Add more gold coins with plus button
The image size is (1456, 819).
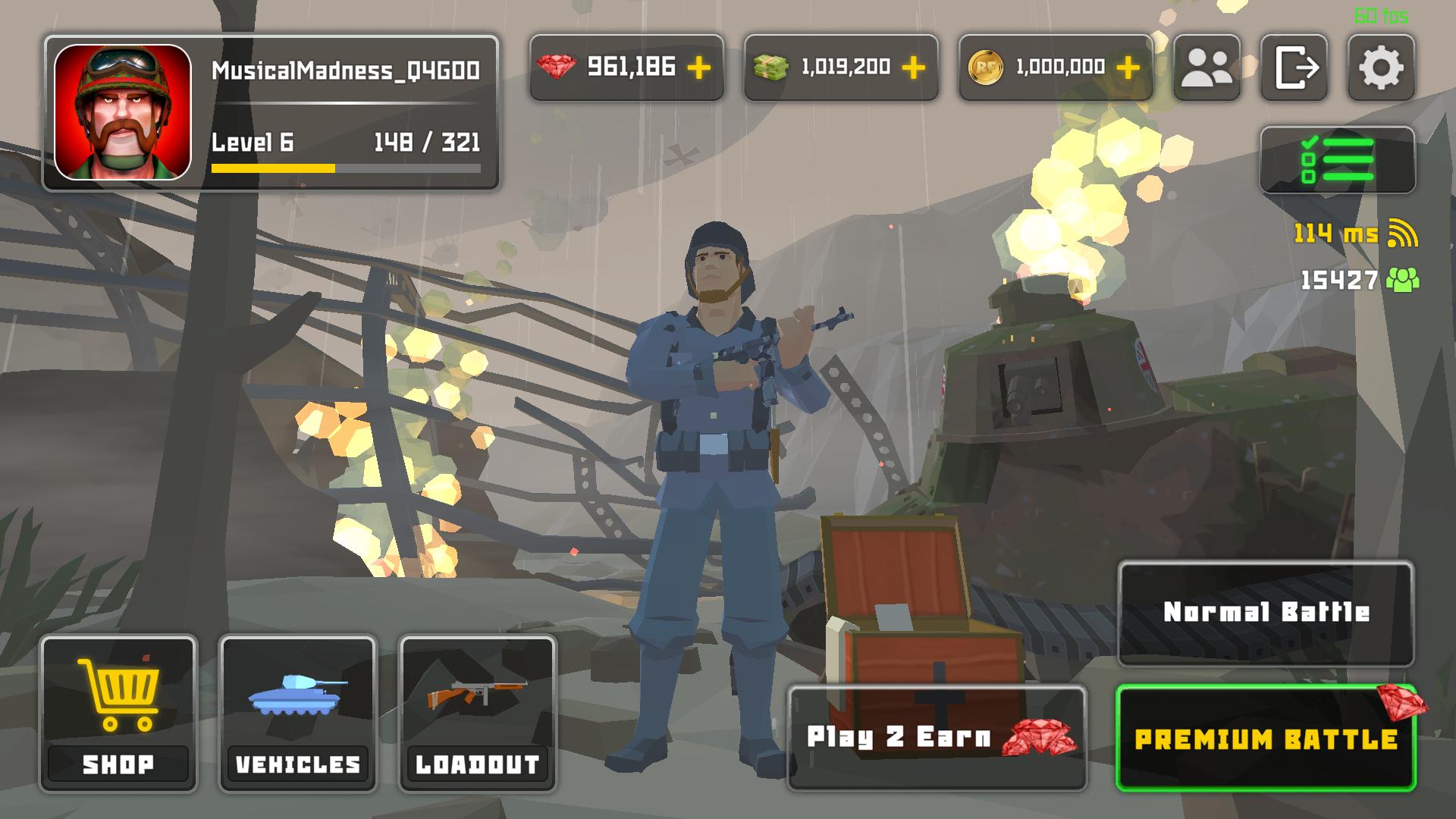[1128, 67]
